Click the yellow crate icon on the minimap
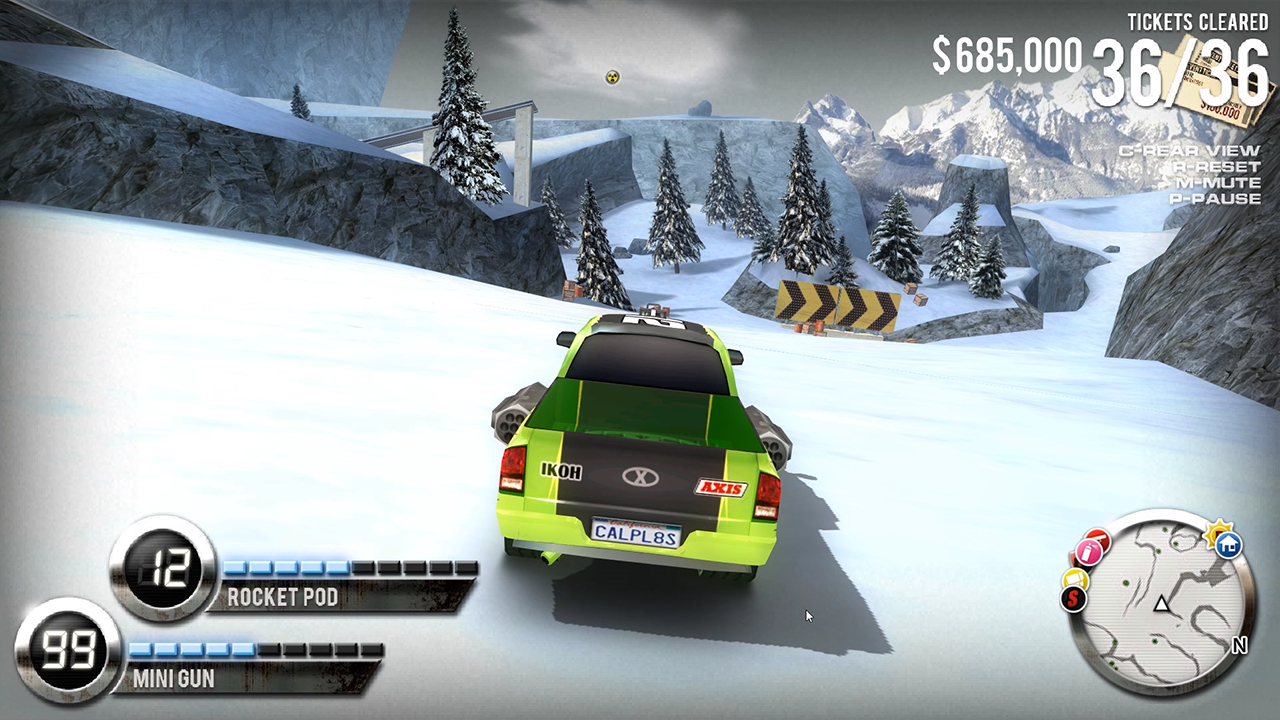This screenshot has width=1280, height=720. (x=1076, y=579)
